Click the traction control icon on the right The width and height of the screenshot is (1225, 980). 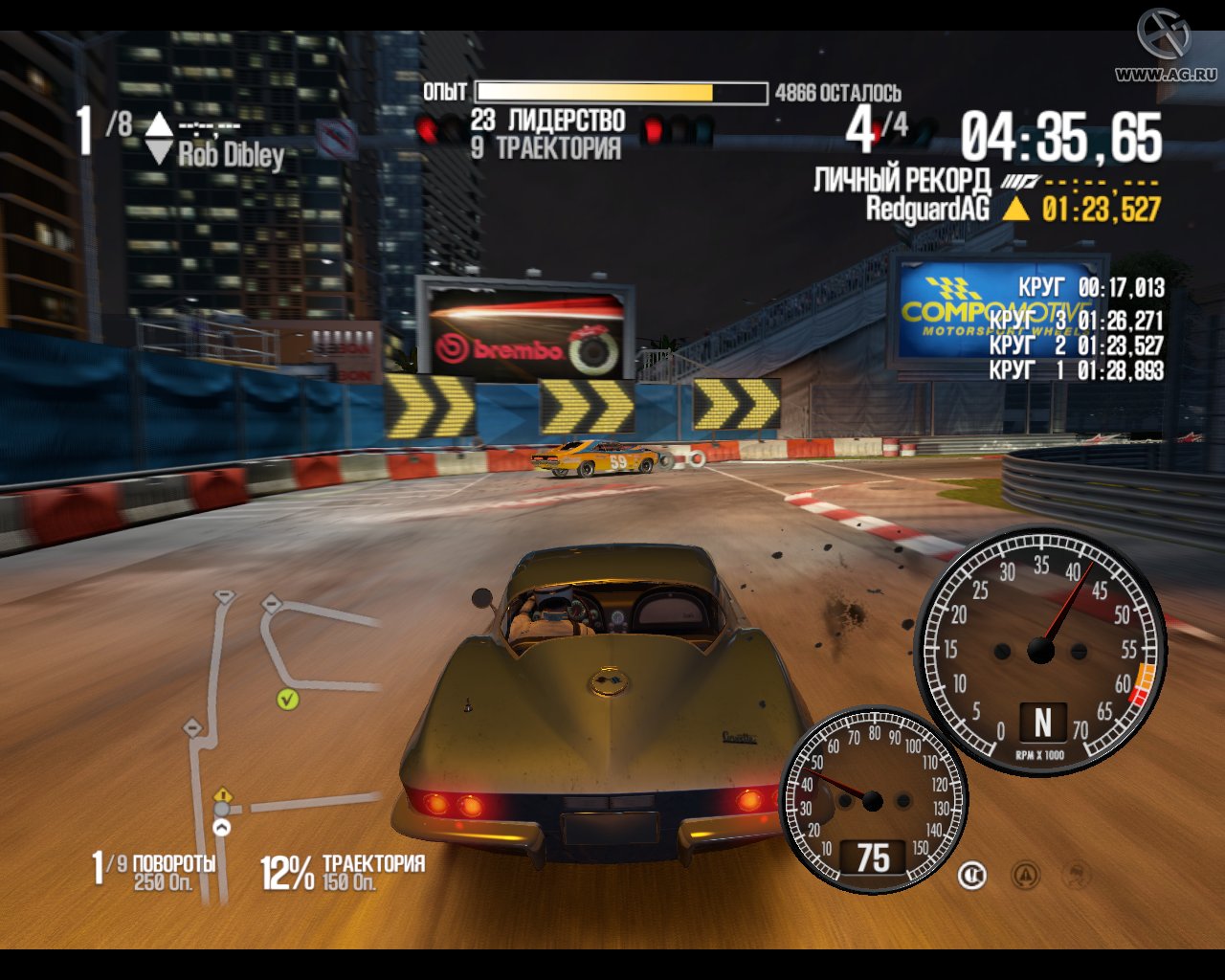[x=1077, y=877]
